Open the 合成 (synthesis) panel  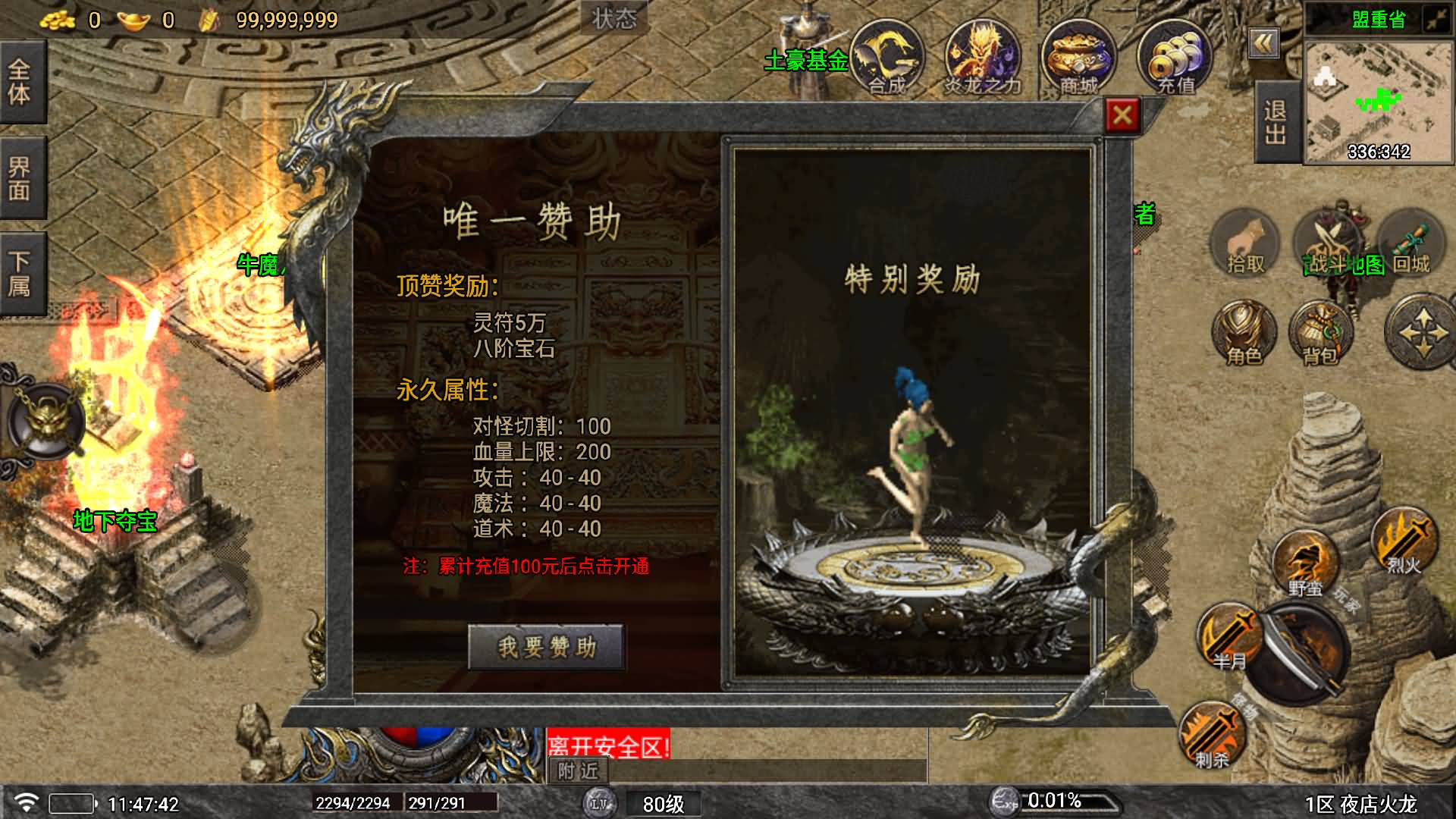(887, 61)
